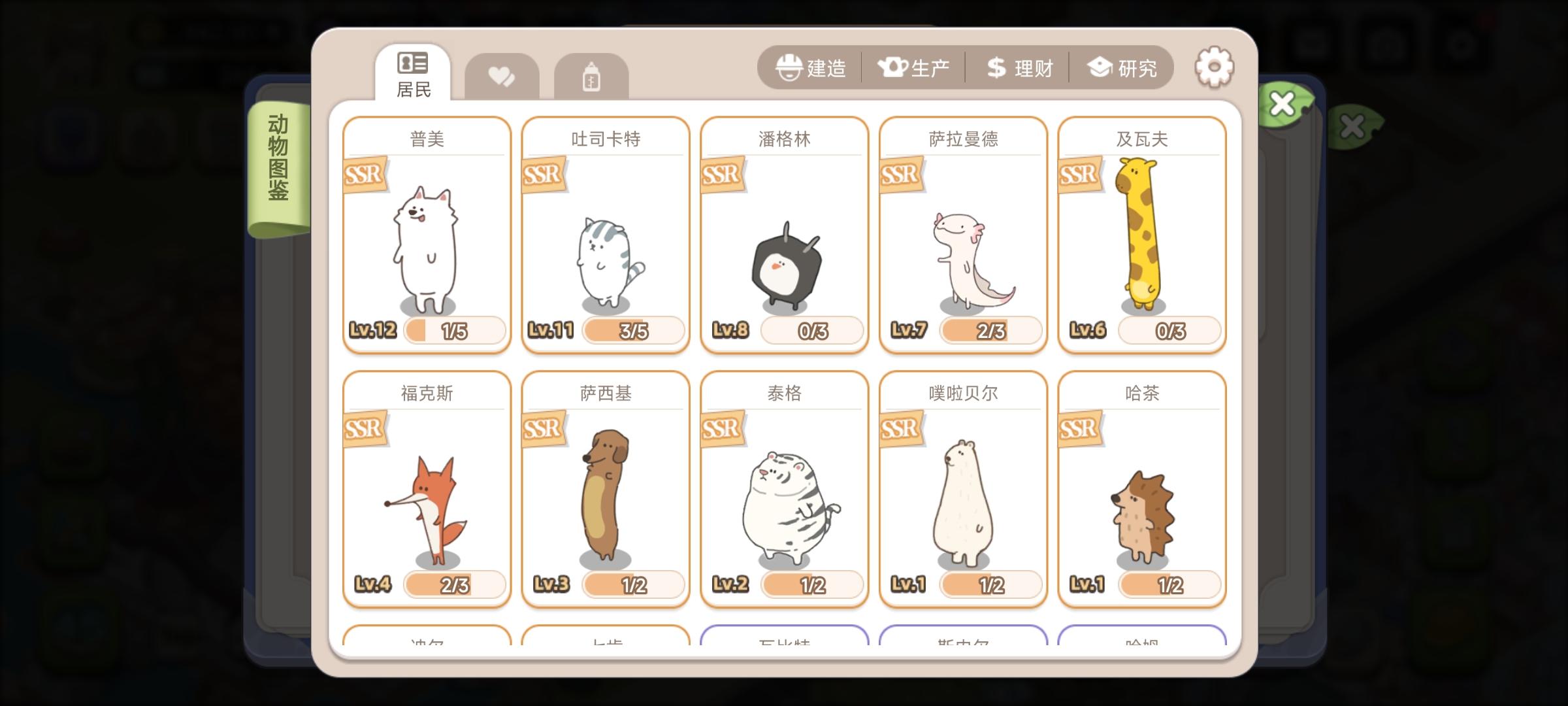Select the baby bottle tab icon
Image resolution: width=1568 pixels, height=706 pixels.
point(591,76)
